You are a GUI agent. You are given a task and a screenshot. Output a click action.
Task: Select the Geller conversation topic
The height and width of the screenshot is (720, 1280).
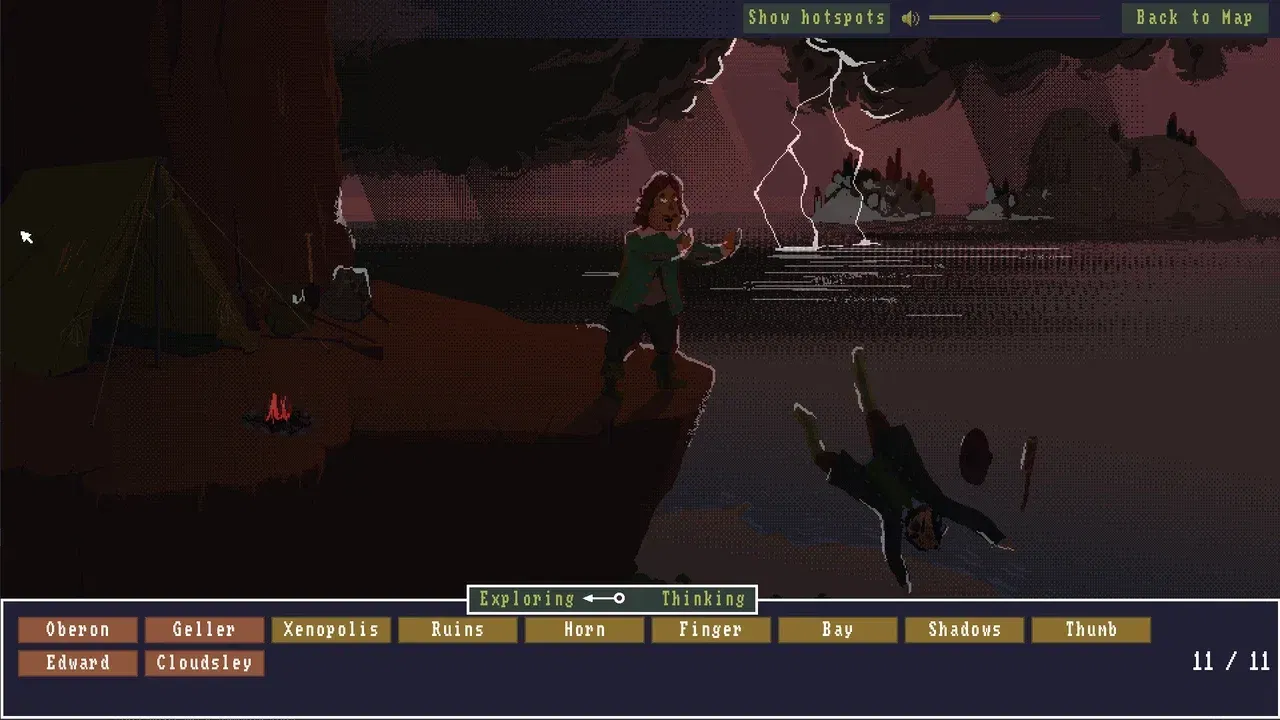pyautogui.click(x=204, y=630)
